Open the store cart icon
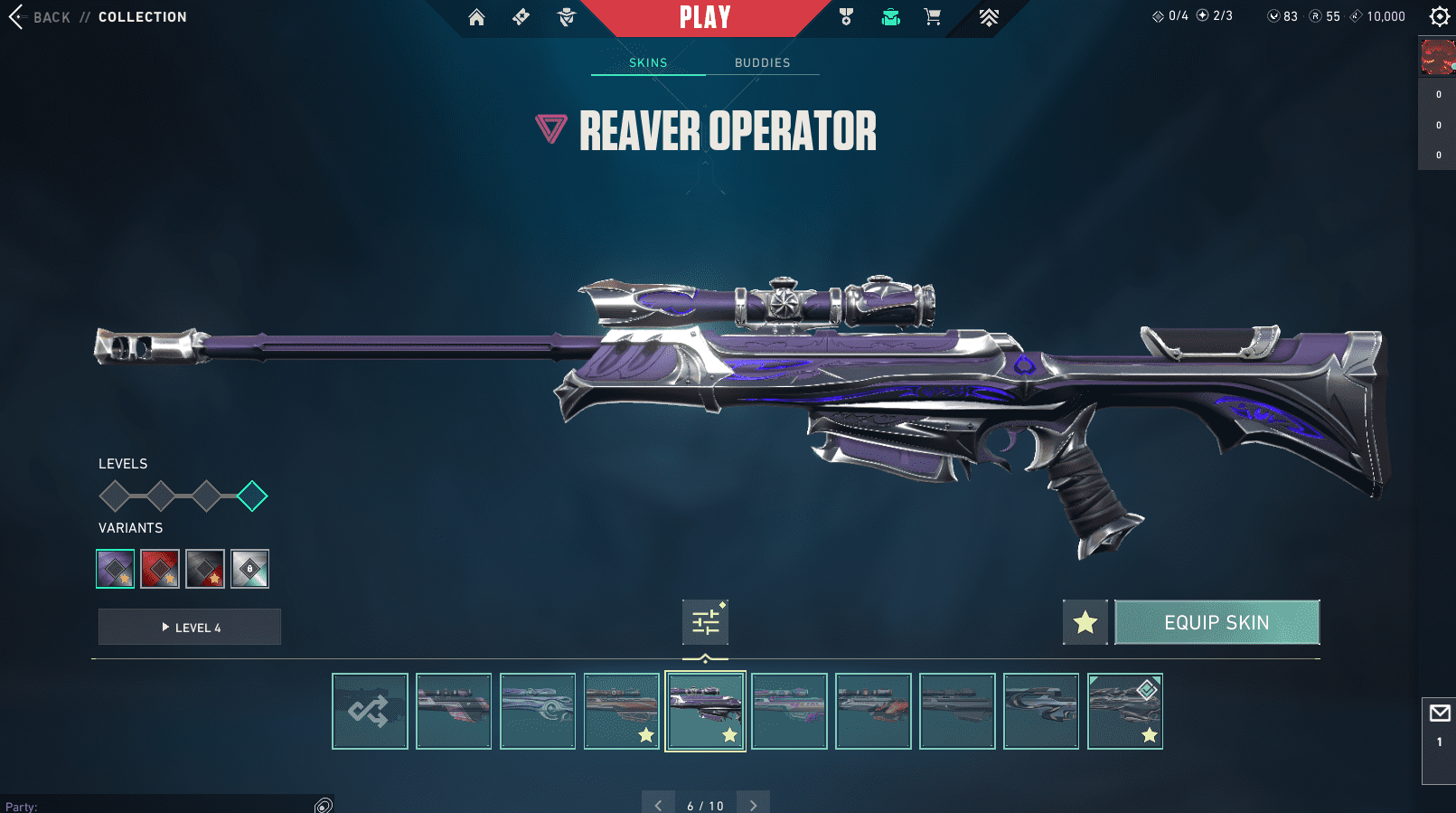The height and width of the screenshot is (813, 1456). (933, 17)
